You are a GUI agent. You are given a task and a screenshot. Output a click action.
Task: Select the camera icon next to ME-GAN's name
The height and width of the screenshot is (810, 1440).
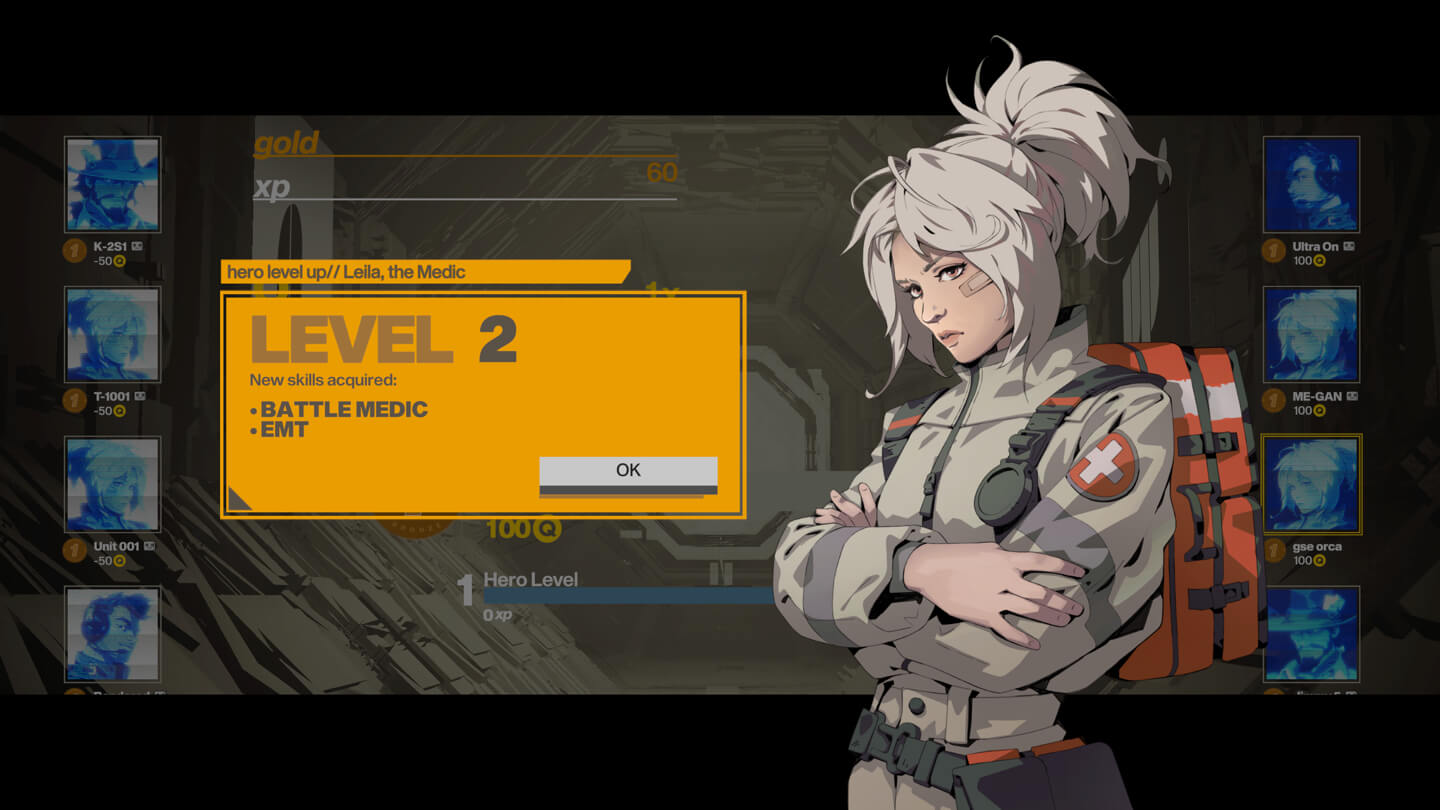click(x=1351, y=394)
